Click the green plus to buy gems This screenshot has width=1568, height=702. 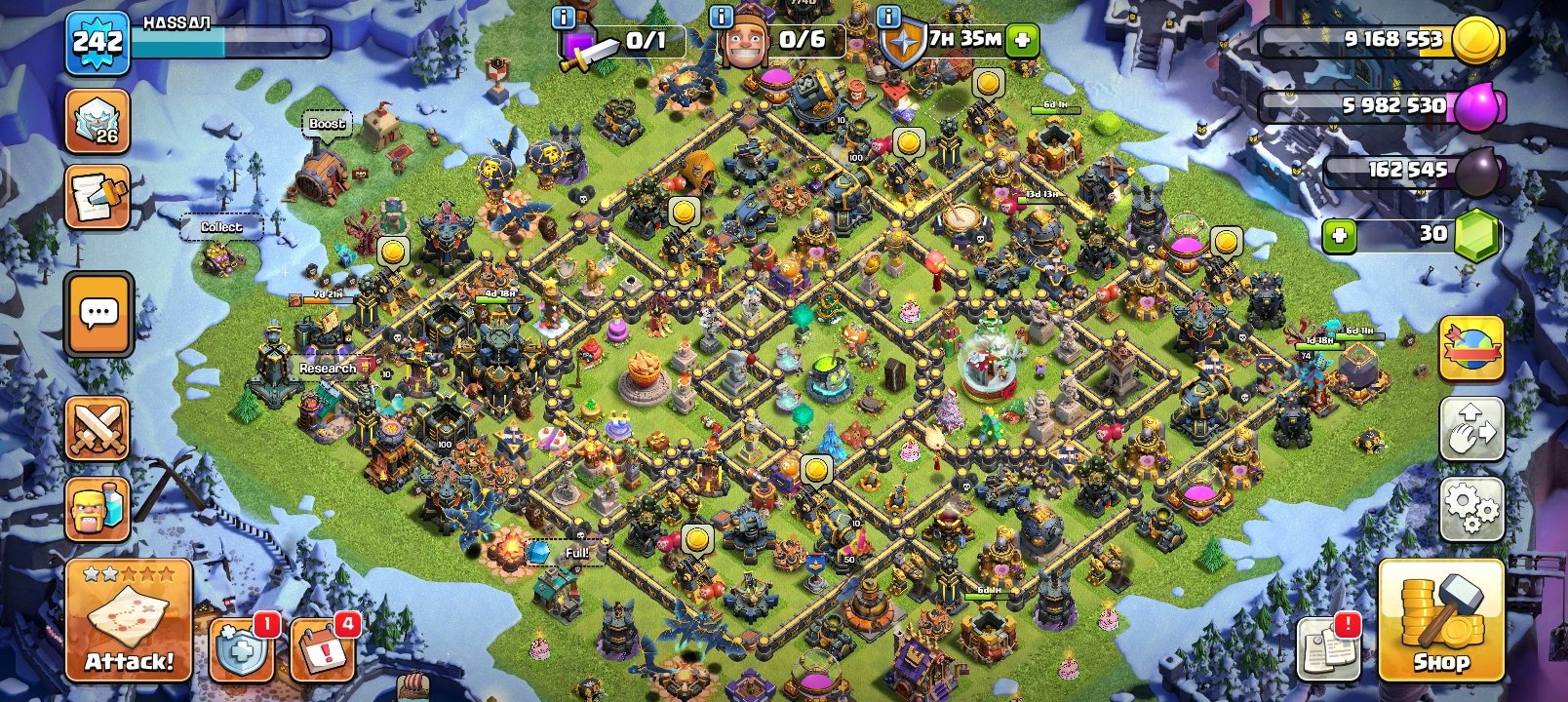coord(1340,234)
